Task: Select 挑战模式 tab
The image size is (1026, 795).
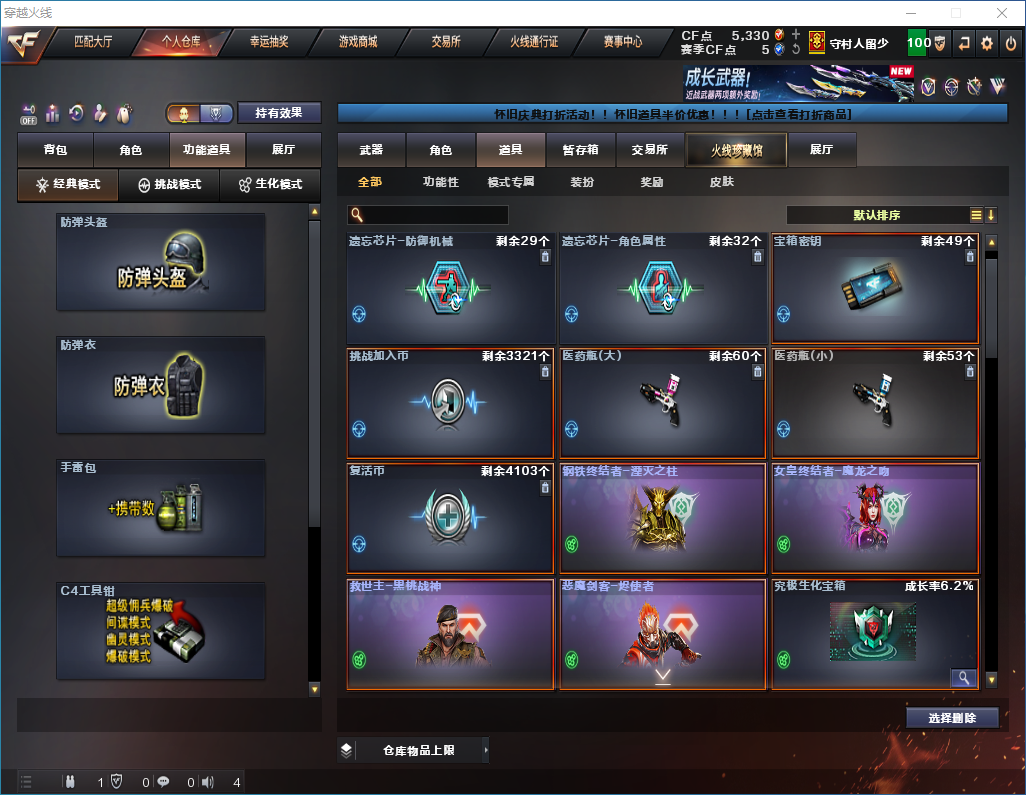Action: pyautogui.click(x=169, y=185)
